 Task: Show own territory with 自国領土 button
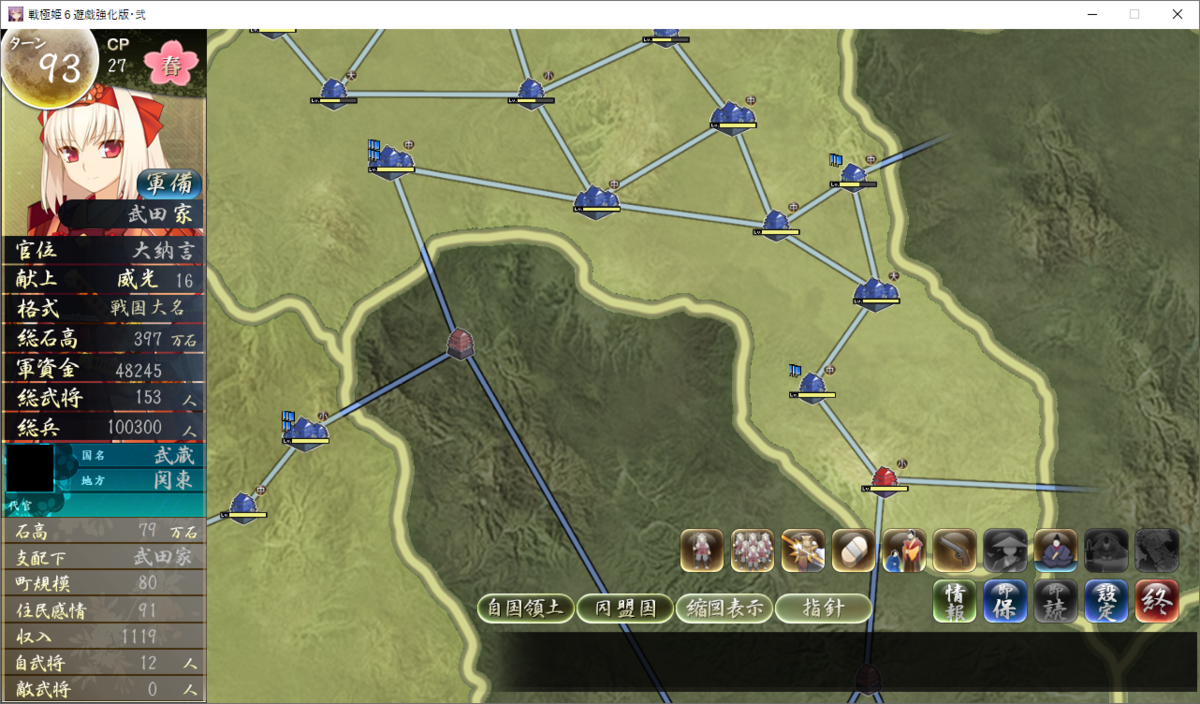pos(526,608)
